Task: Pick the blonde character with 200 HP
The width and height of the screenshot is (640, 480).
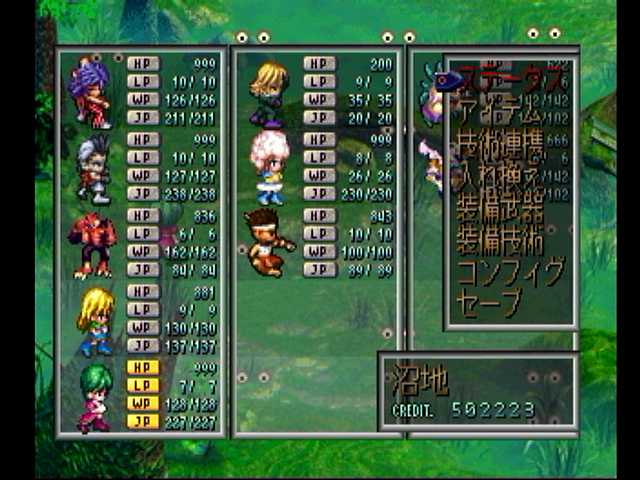Action: (x=267, y=93)
